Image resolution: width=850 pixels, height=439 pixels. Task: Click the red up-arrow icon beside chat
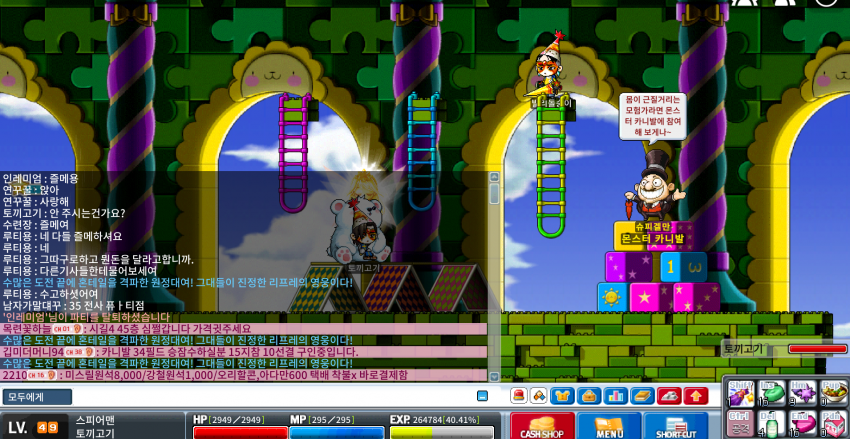pyautogui.click(x=695, y=396)
